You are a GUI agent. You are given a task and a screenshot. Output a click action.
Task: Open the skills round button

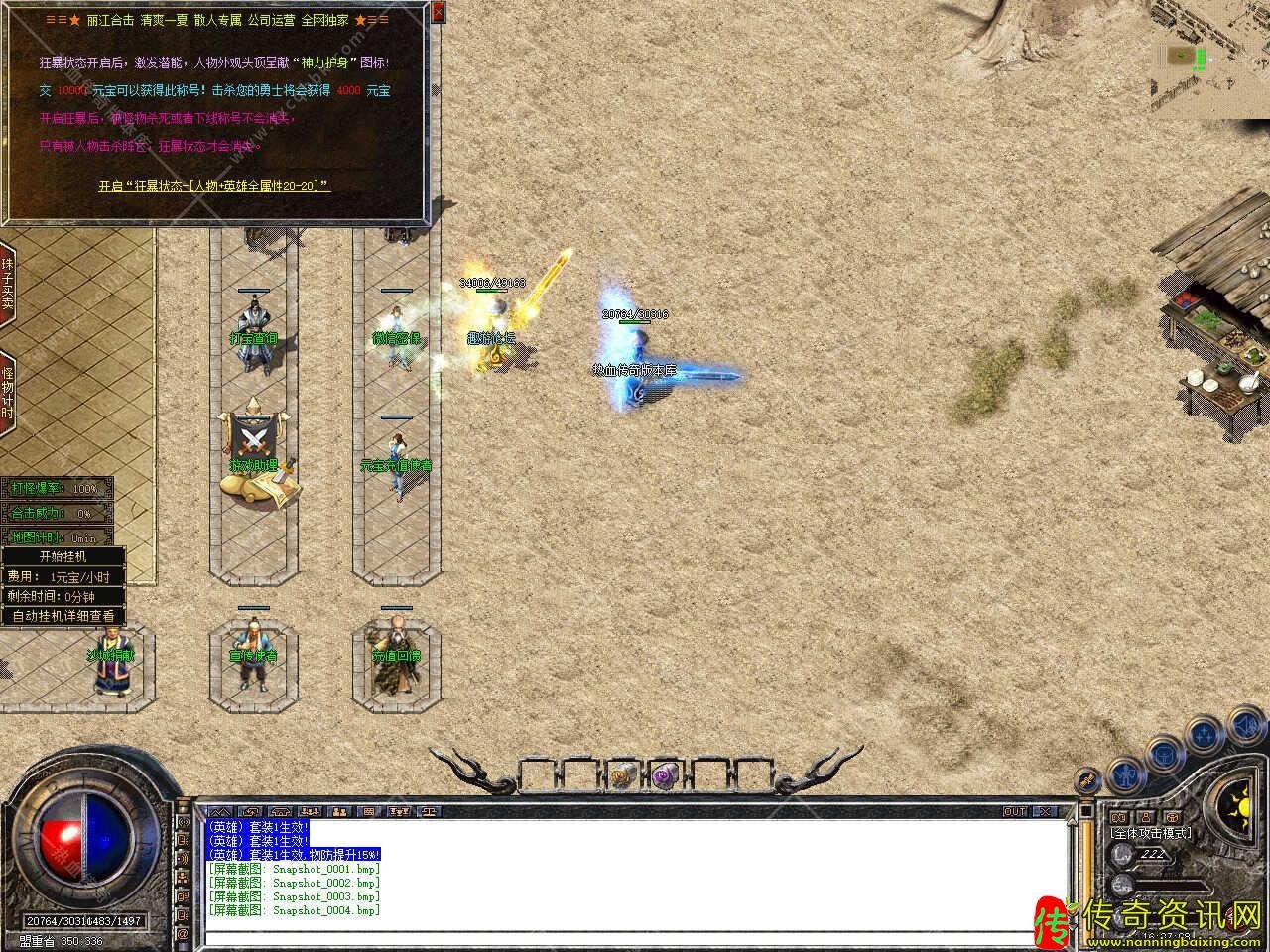click(1205, 735)
